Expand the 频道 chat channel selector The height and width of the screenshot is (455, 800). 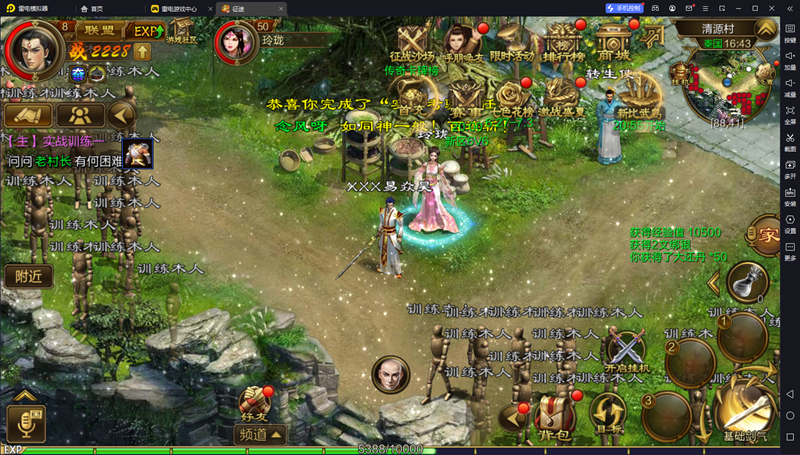[x=261, y=434]
